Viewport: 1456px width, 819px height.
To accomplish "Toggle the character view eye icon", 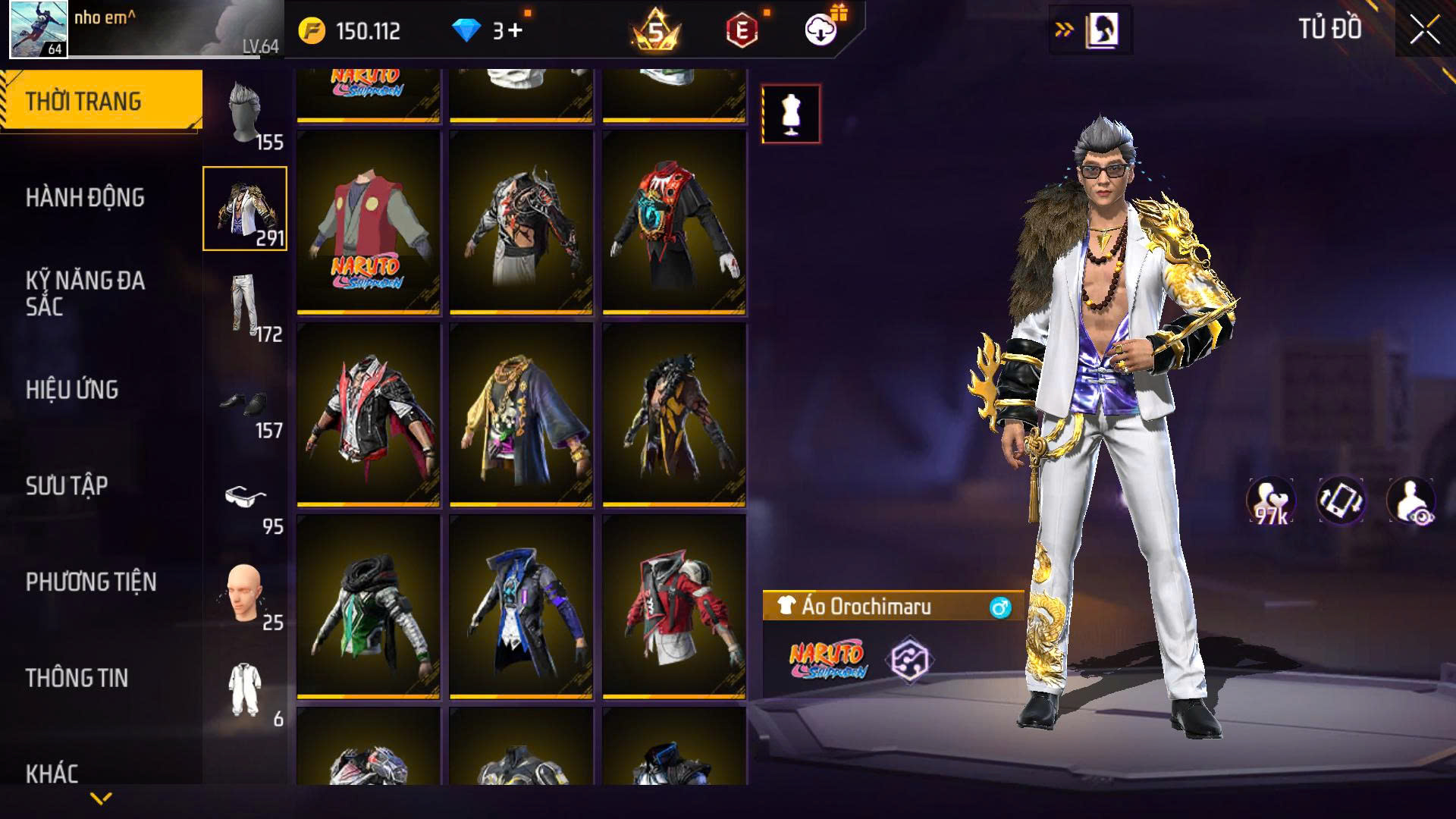I will click(1410, 501).
